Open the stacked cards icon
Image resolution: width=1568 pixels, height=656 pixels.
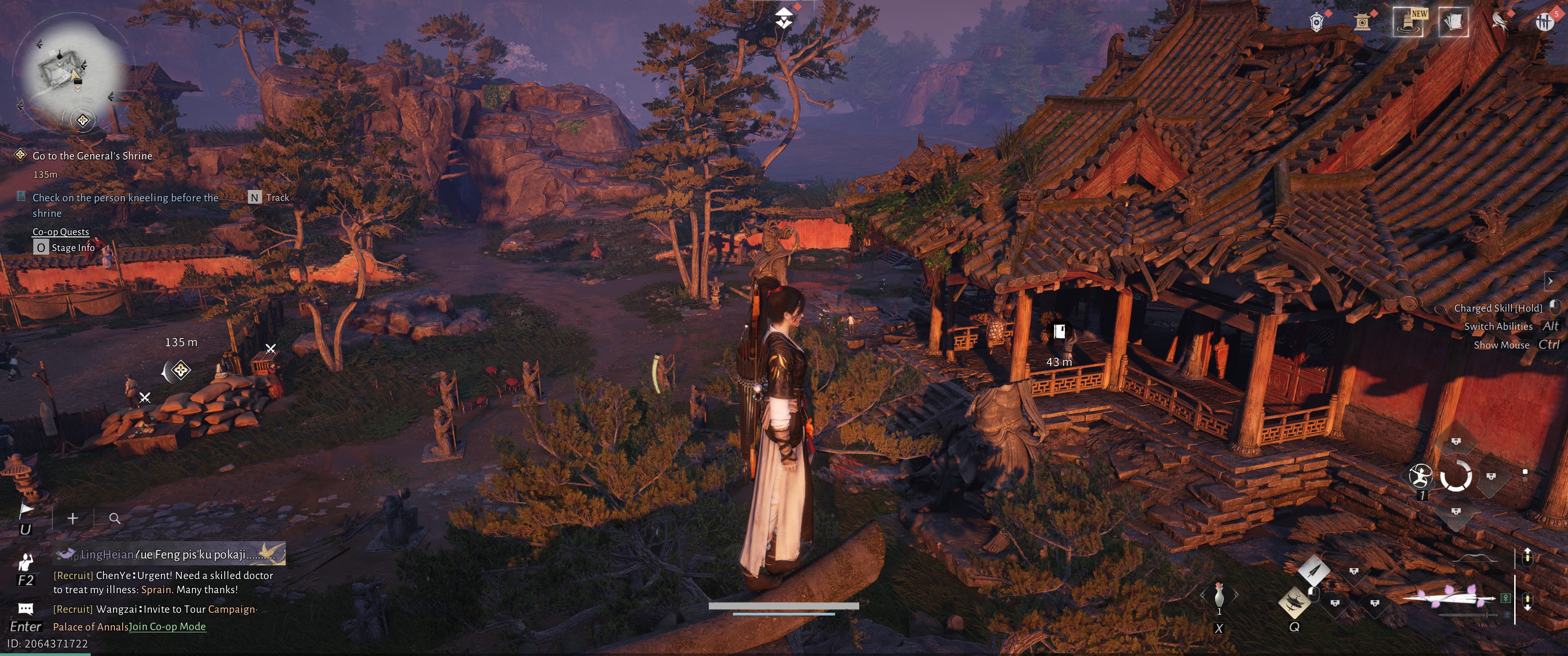coord(1453,22)
